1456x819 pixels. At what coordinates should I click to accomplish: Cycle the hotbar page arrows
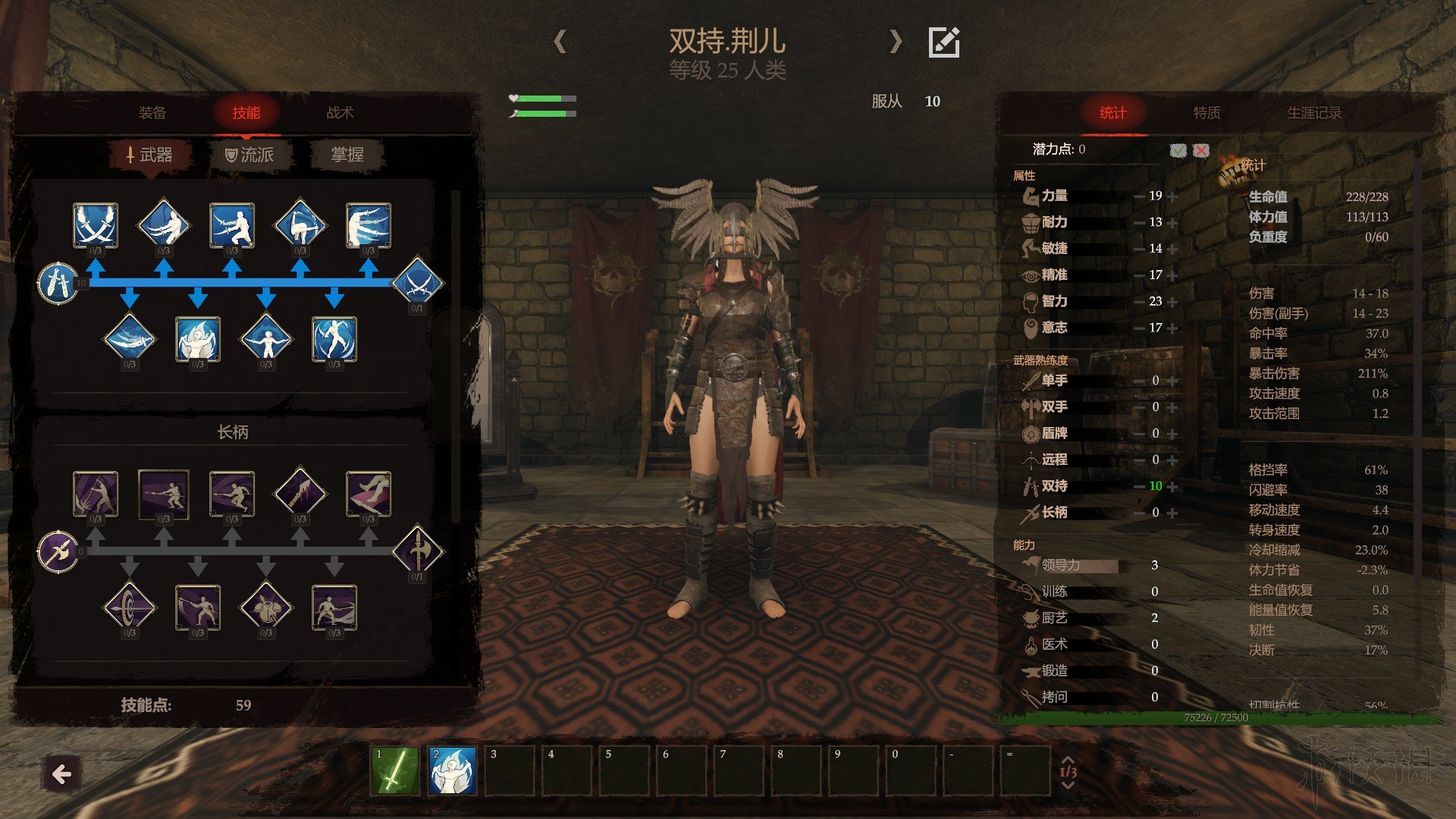click(x=1068, y=771)
